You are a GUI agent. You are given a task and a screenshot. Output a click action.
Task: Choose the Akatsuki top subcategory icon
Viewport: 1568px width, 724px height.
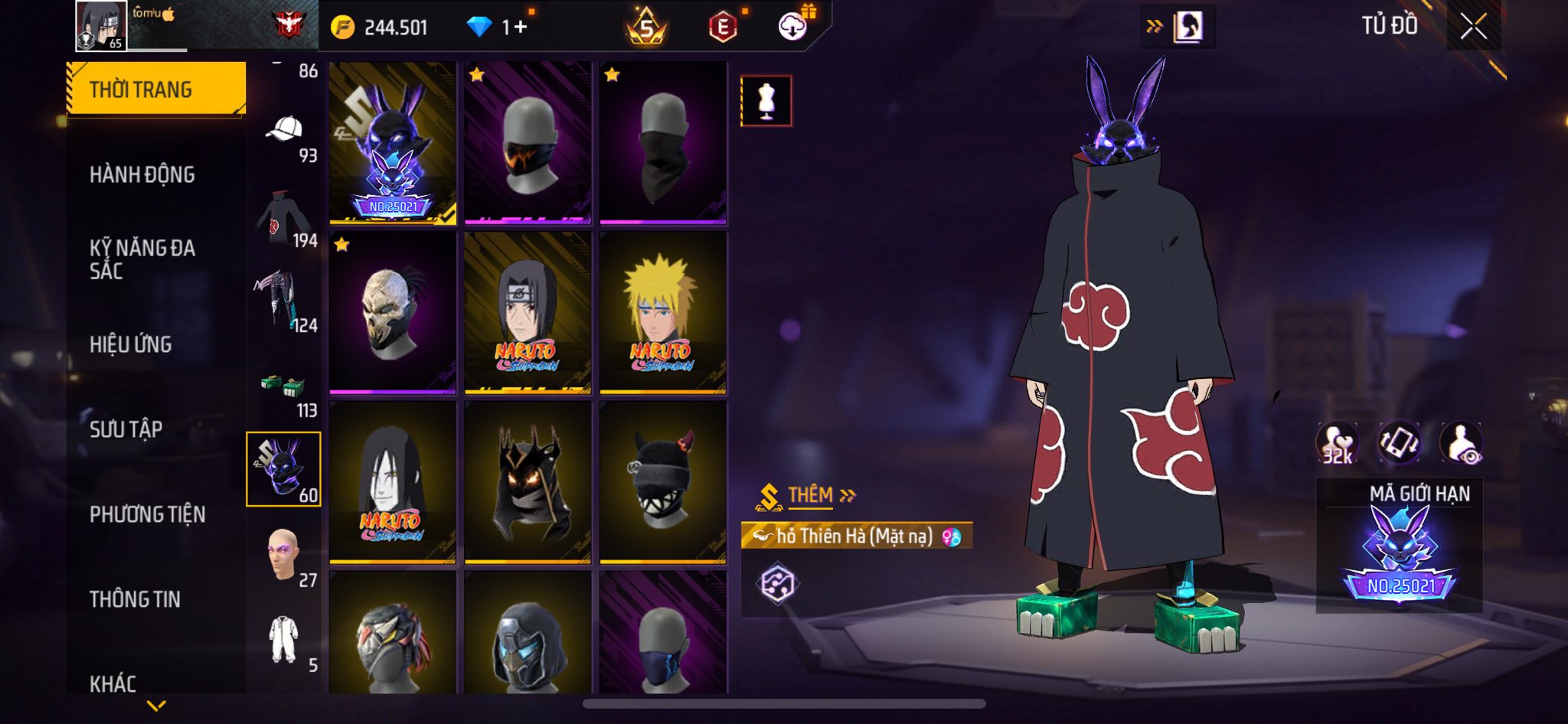pos(283,218)
